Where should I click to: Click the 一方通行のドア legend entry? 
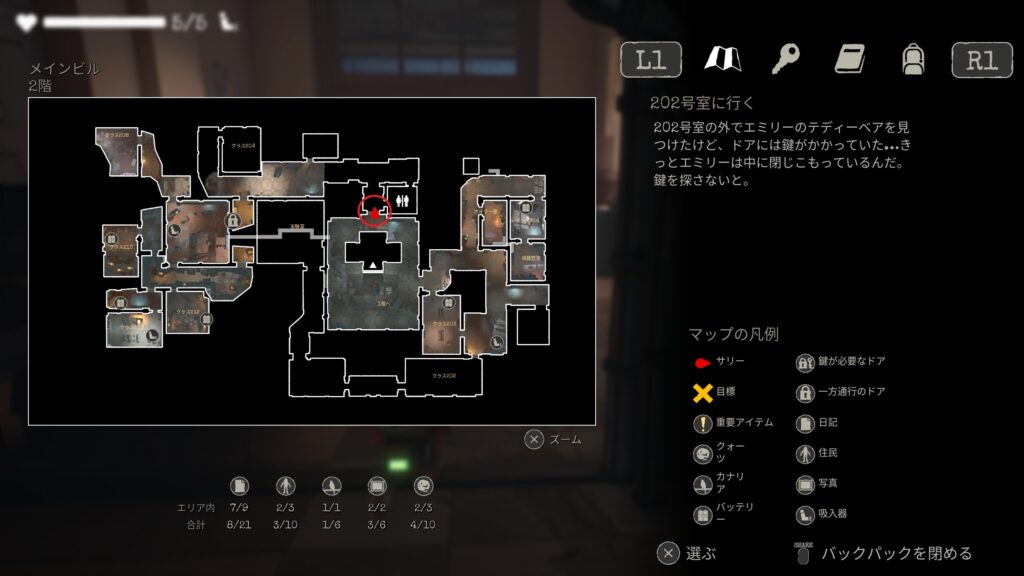tap(840, 392)
